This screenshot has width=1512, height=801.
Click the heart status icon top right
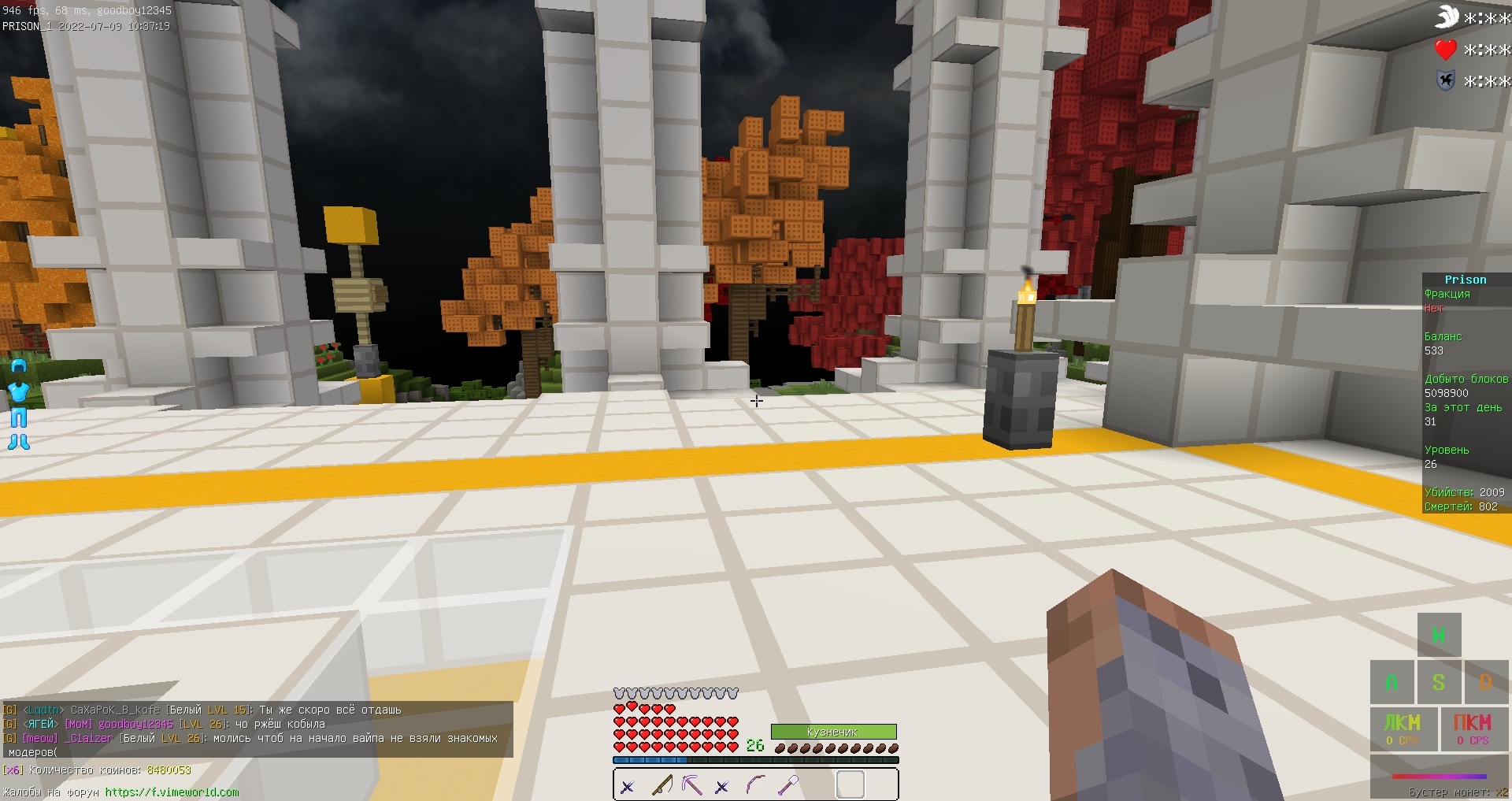click(1447, 49)
